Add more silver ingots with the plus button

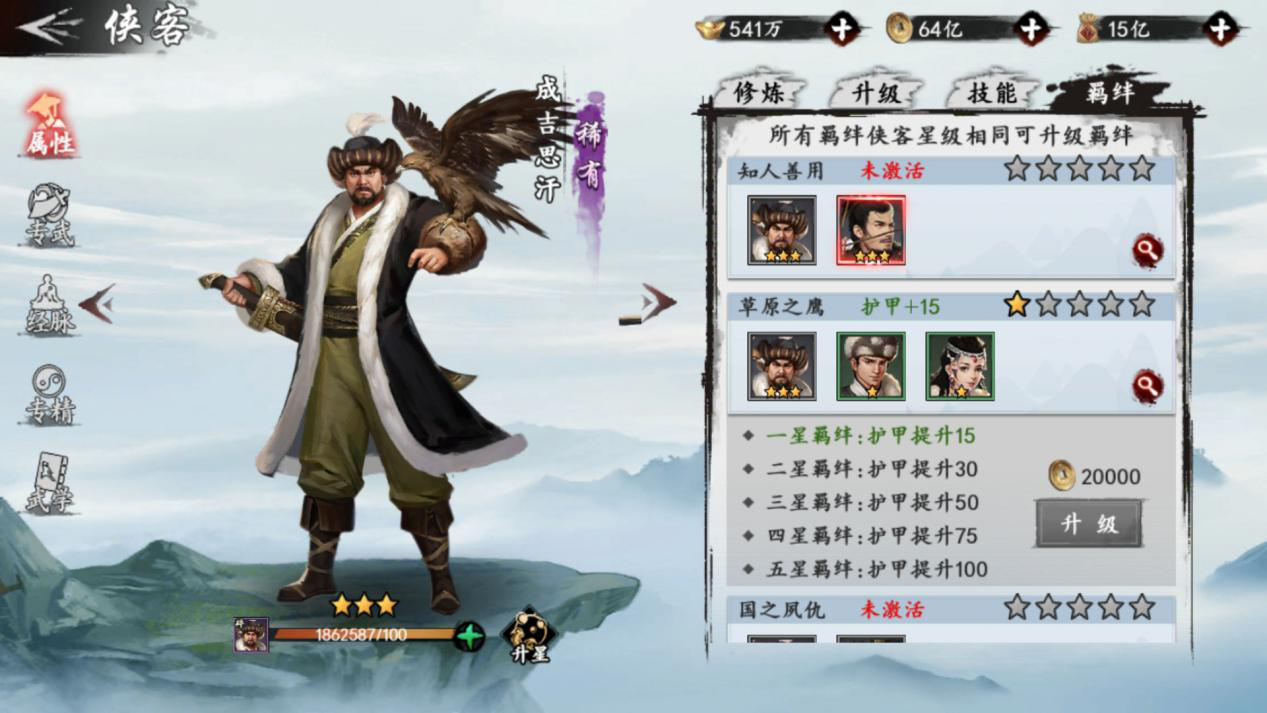[841, 29]
